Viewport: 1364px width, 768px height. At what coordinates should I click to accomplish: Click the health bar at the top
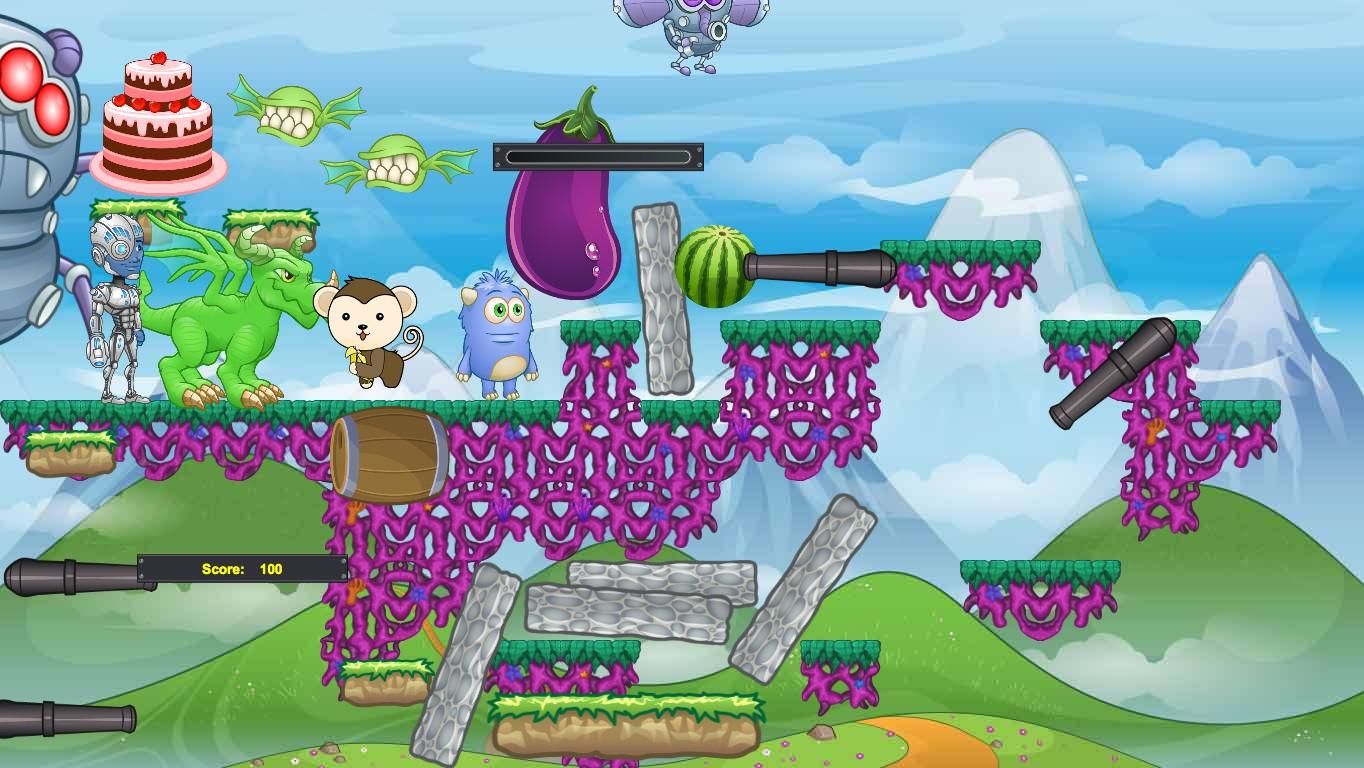pos(598,155)
